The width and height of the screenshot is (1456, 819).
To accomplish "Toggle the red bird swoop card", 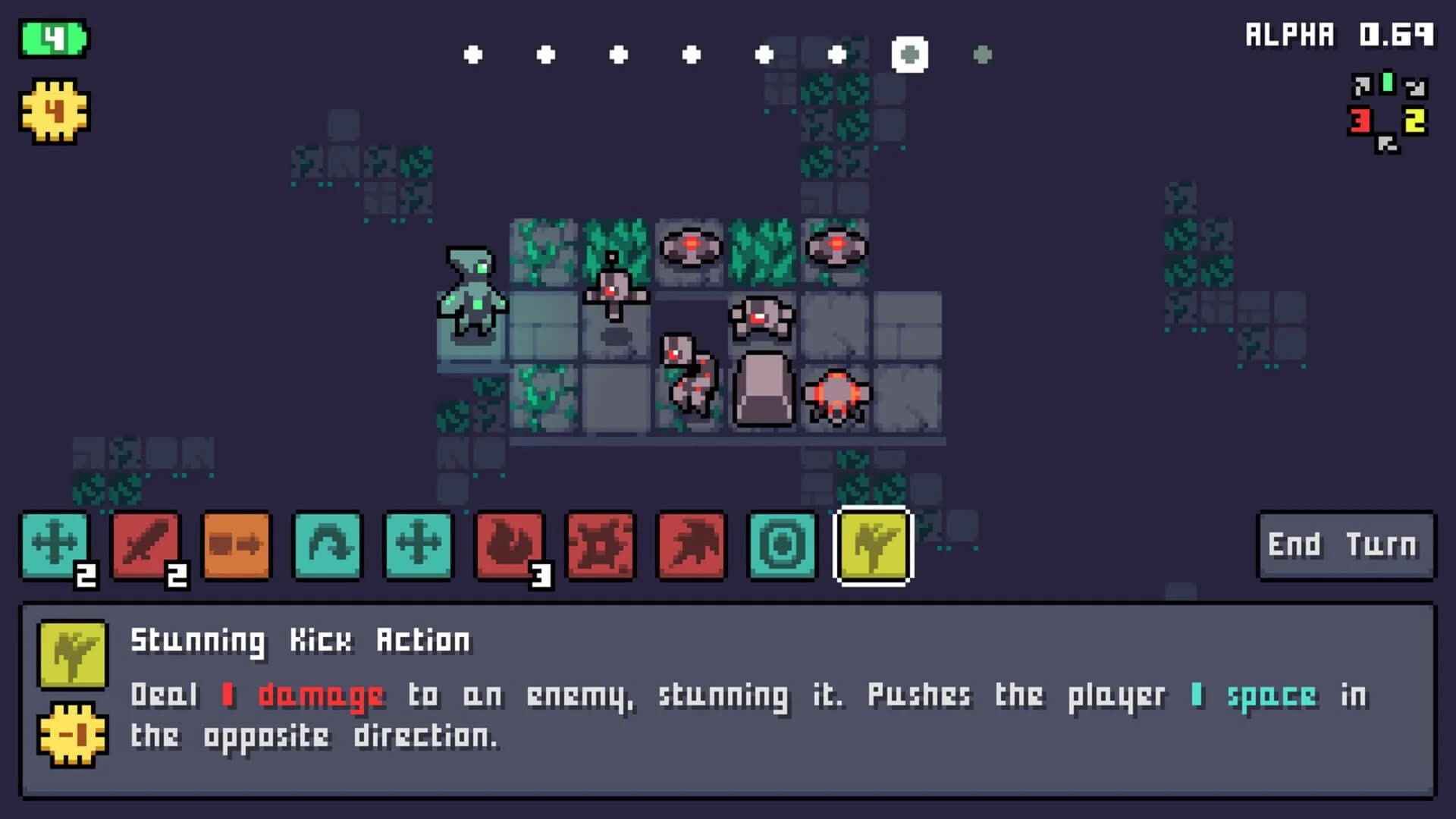I will [x=692, y=544].
